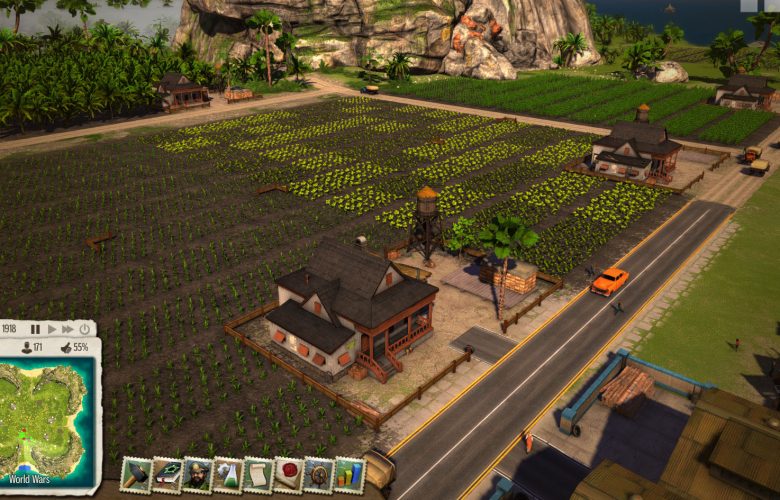The image size is (780, 500).
Task: Open the research flask menu
Action: coord(228,474)
